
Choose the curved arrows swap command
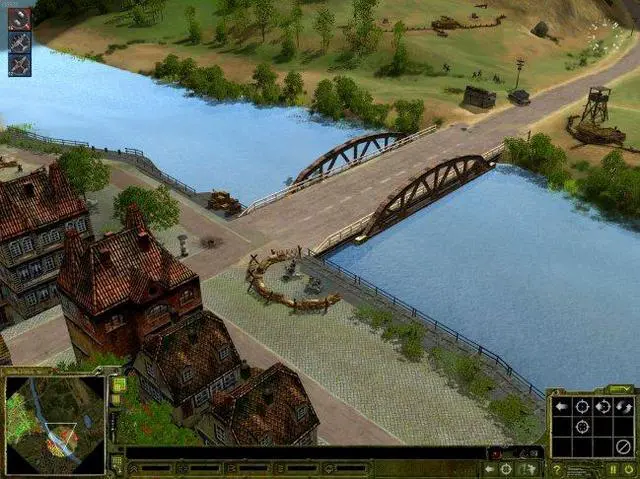624,406
